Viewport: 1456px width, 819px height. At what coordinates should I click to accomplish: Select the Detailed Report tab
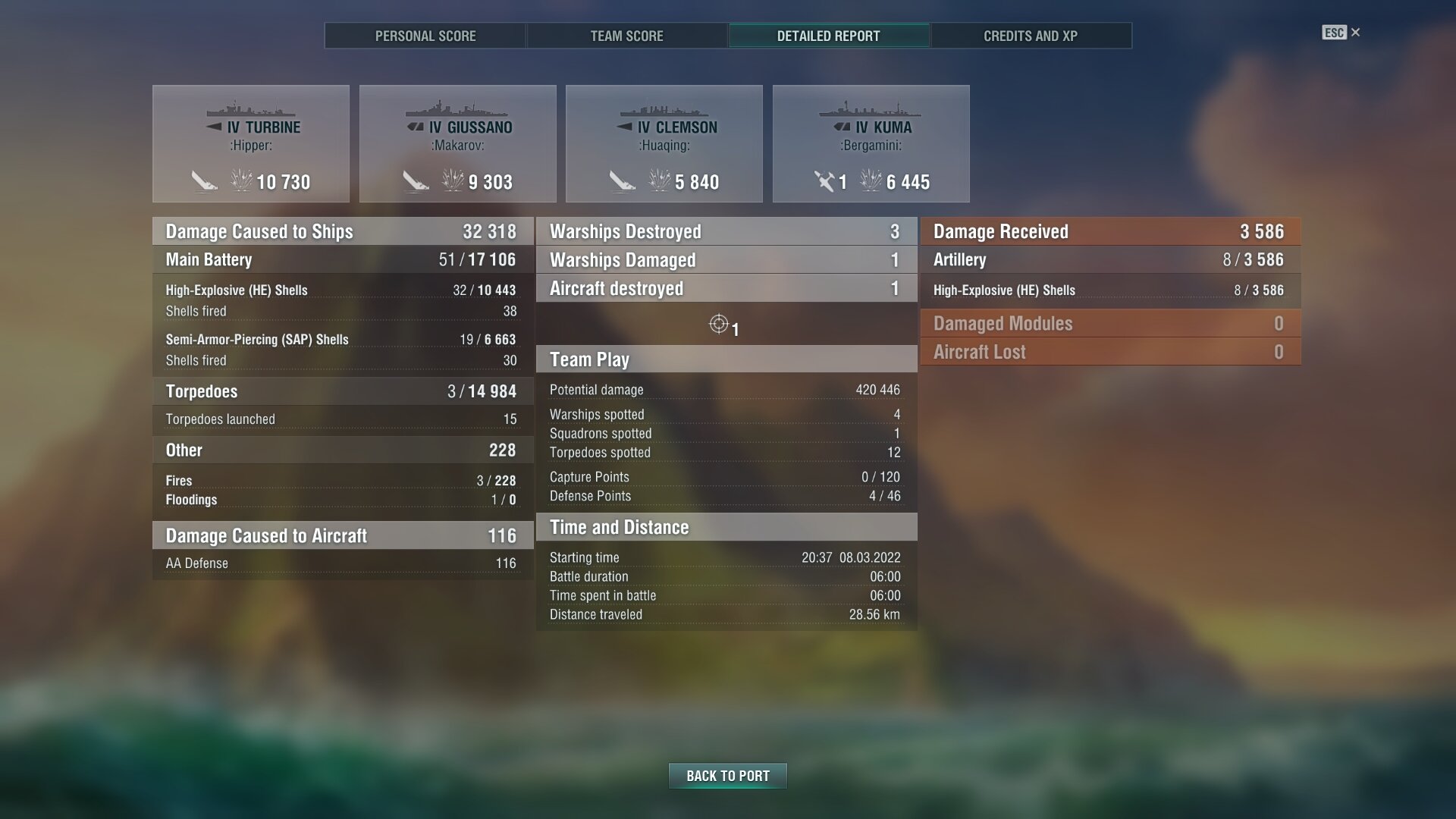828,36
